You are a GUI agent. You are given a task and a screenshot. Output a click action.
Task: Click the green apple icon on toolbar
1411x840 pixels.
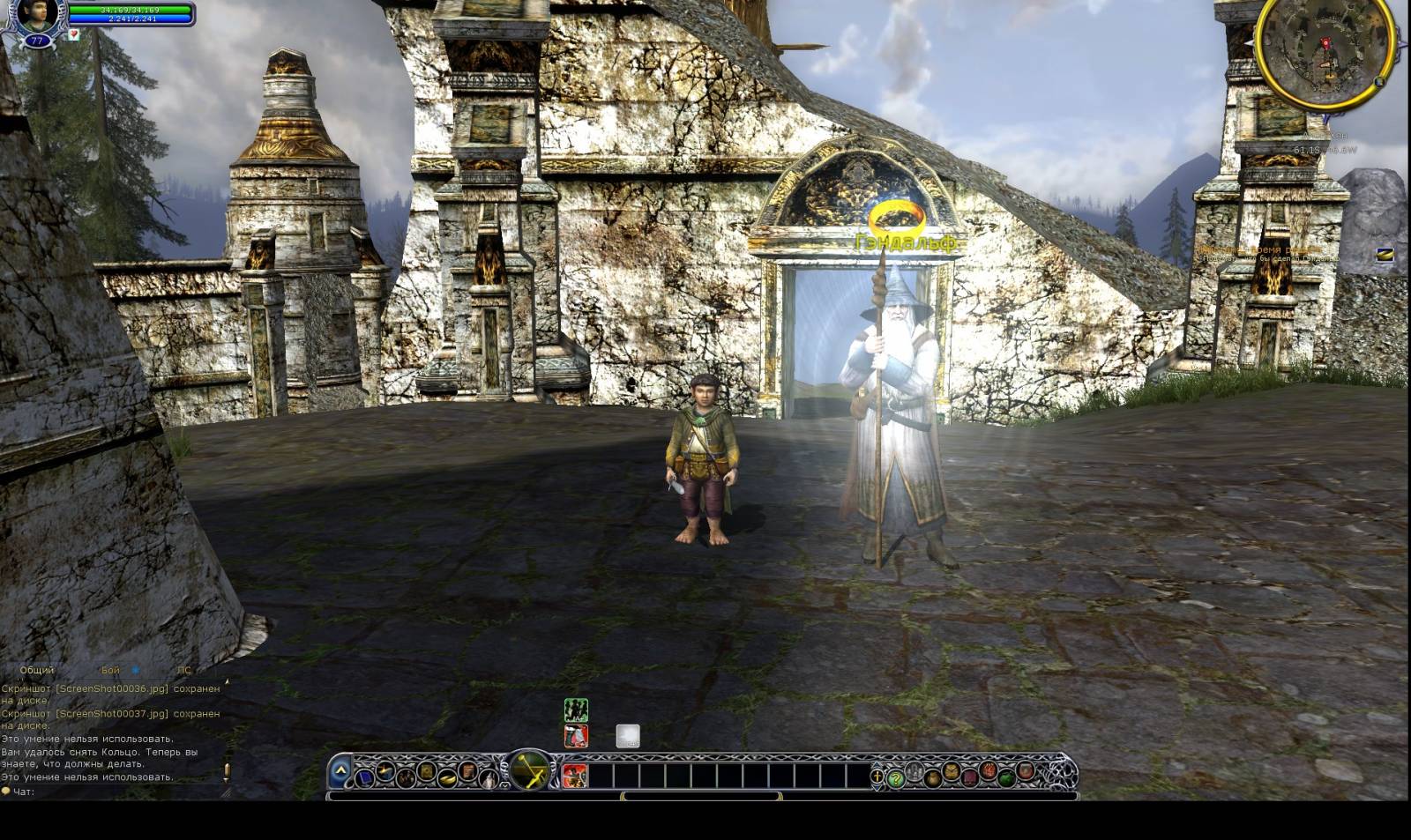click(x=1006, y=777)
